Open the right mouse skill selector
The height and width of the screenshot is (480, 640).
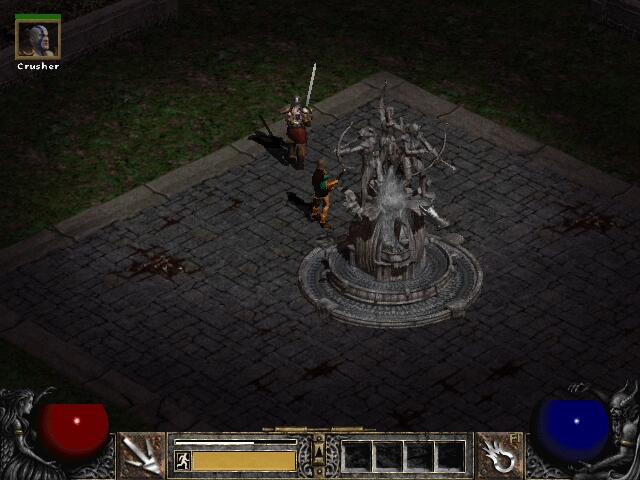coord(497,455)
